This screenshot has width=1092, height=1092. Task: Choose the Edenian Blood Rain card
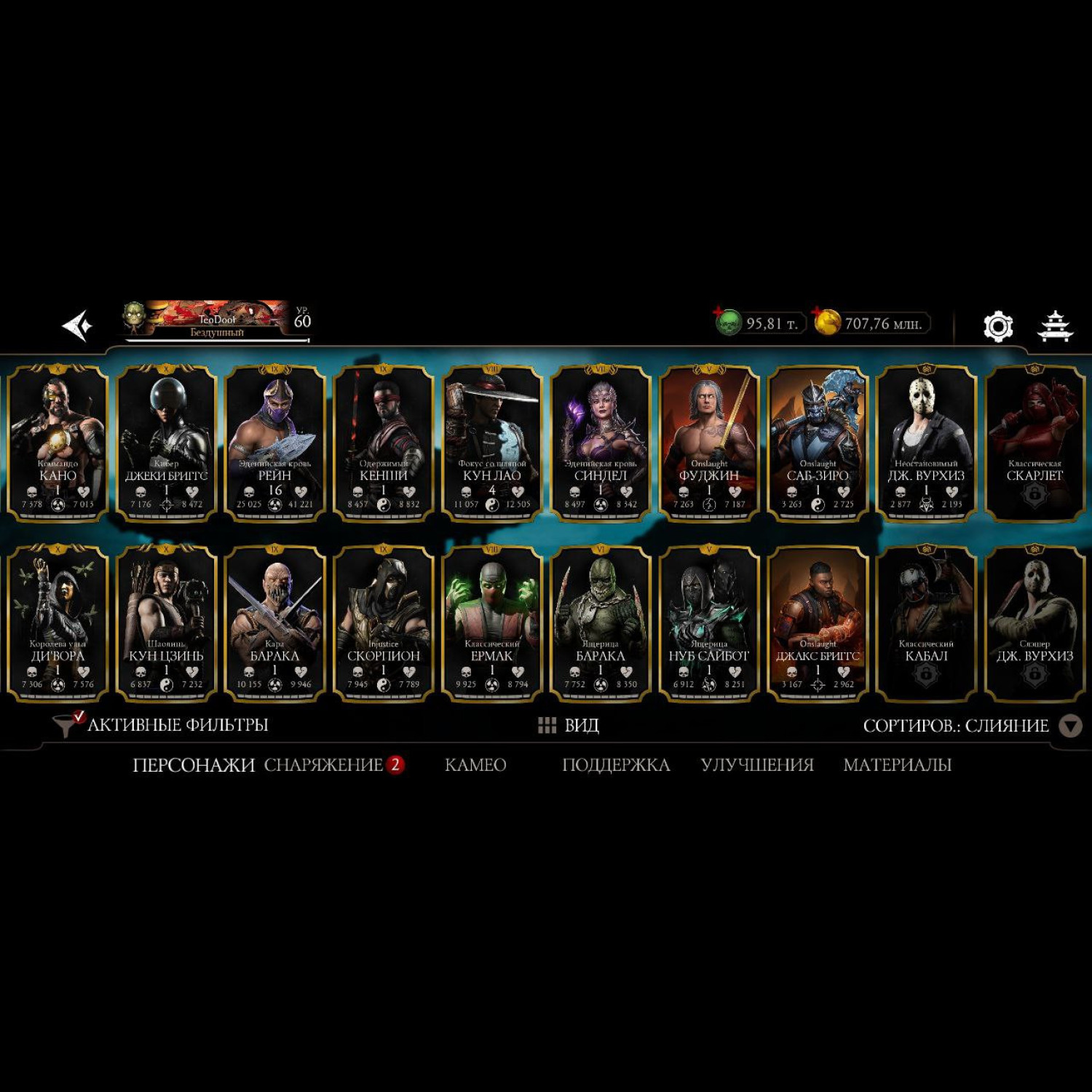[274, 443]
